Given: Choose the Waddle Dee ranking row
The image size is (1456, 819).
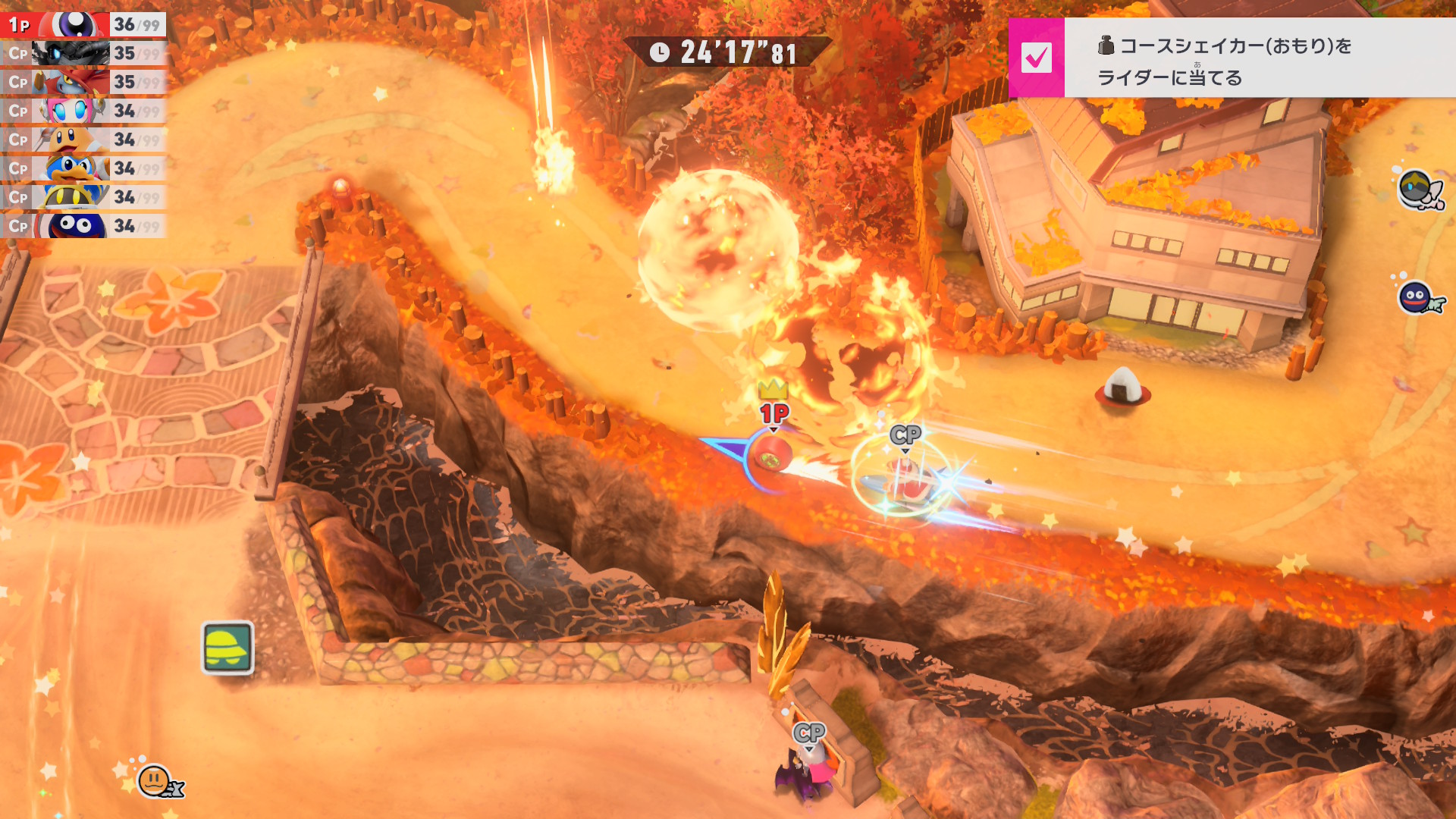Looking at the screenshot, I should (x=83, y=140).
